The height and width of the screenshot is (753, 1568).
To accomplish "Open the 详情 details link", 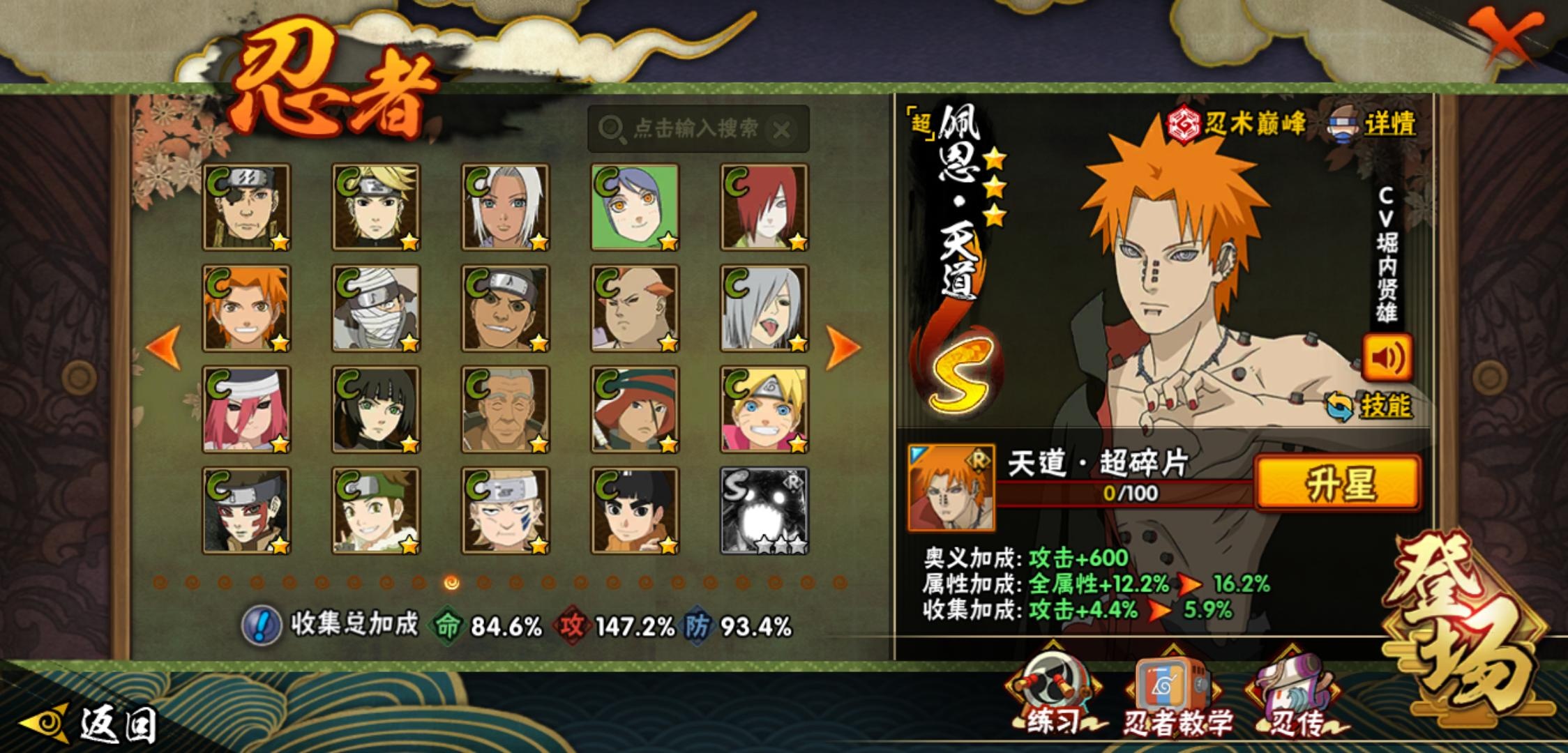I will click(1389, 125).
